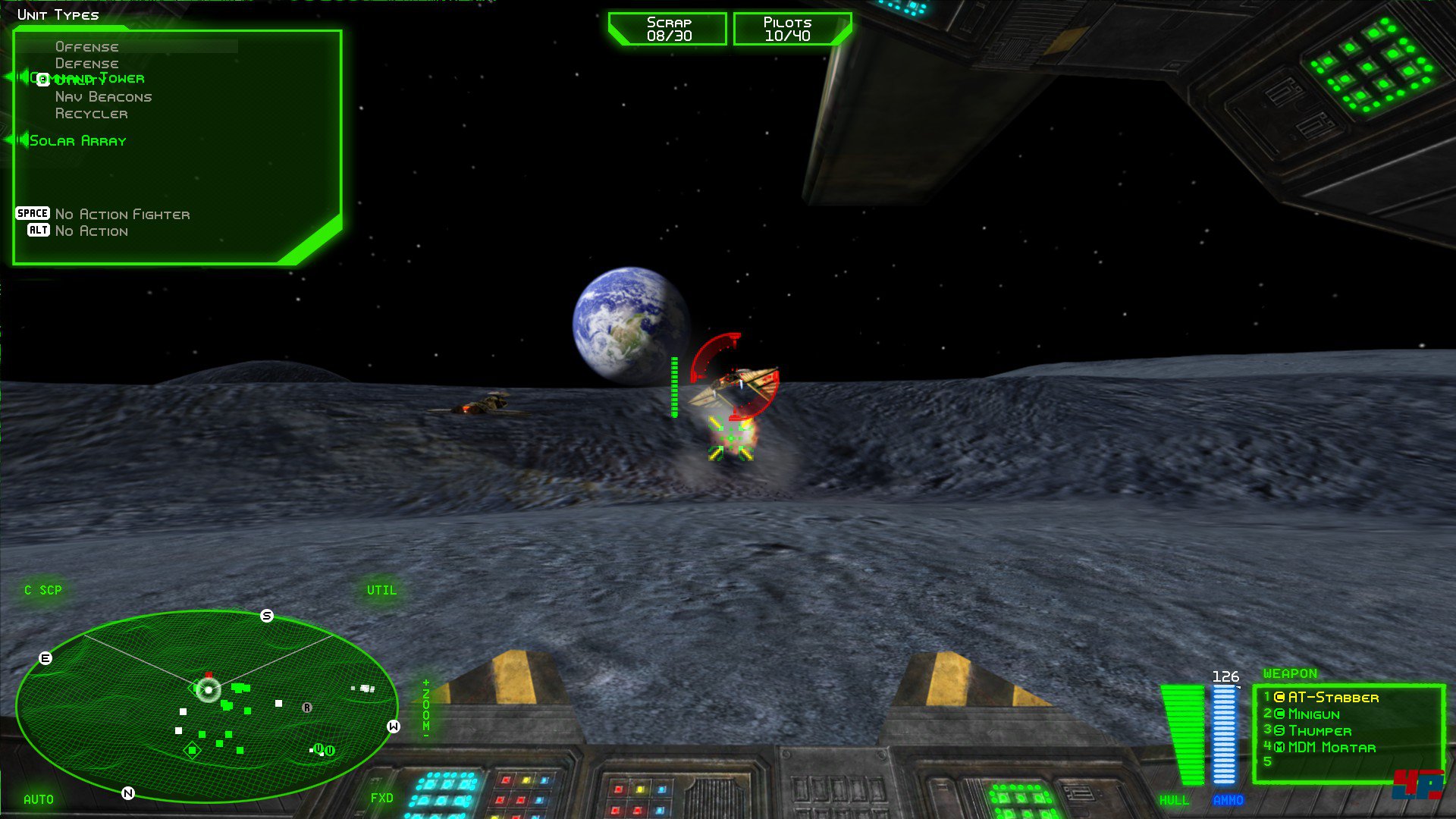Pick the Recycler entry
The width and height of the screenshot is (1456, 819).
pos(91,114)
